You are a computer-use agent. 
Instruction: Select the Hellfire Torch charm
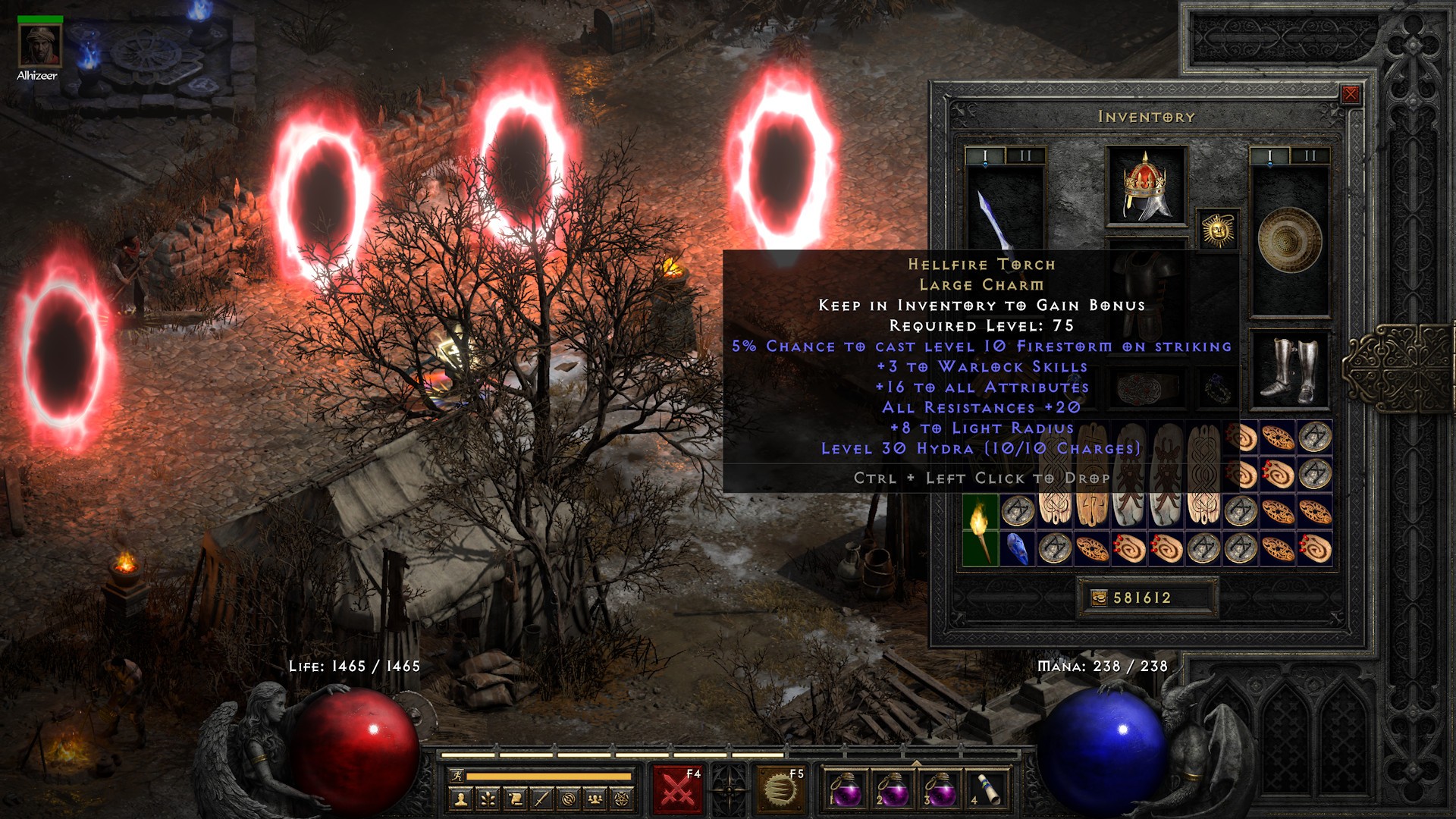[x=980, y=529]
